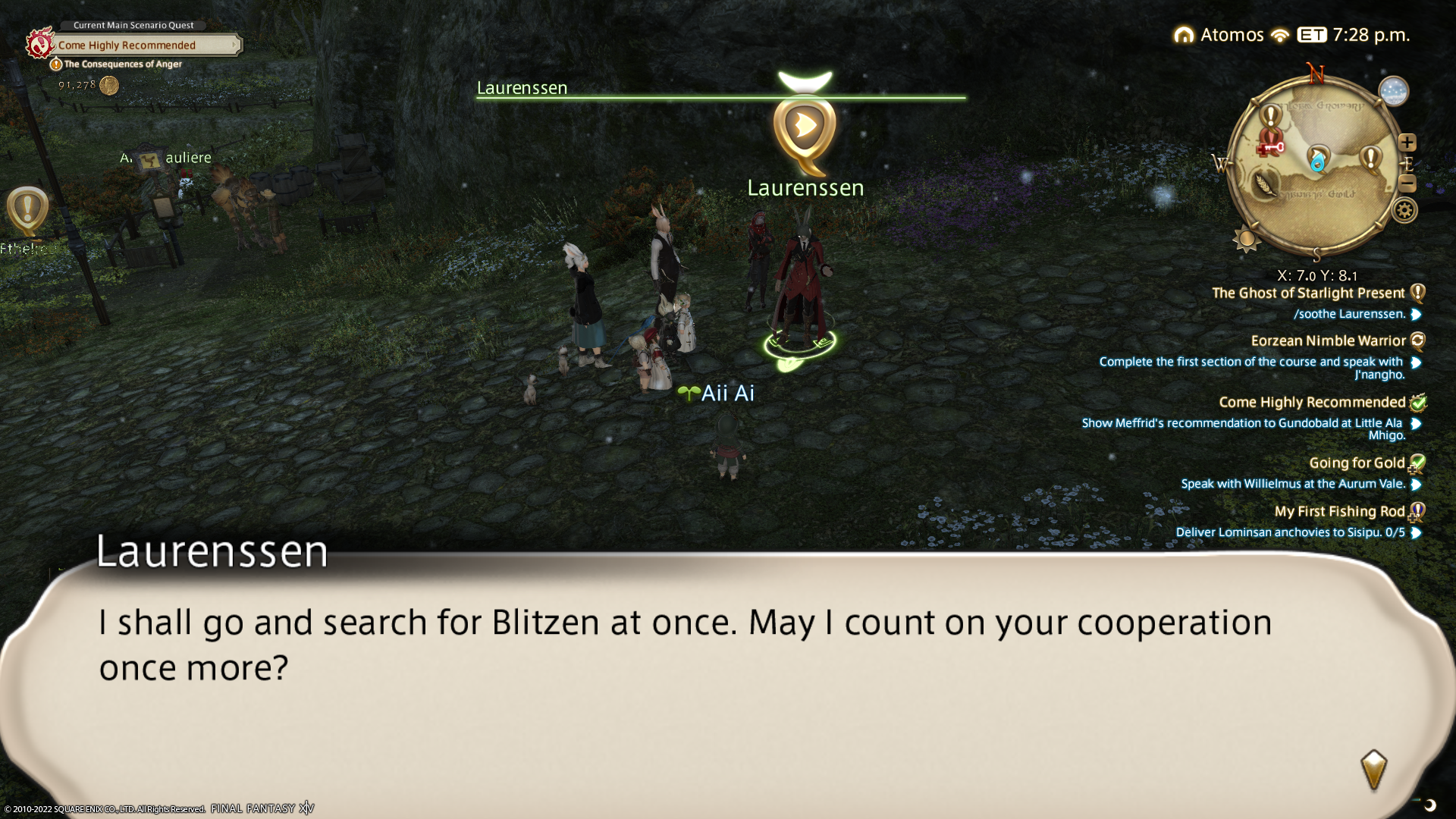This screenshot has width=1456, height=819.
Task: Advance the Laurenssen dialogue with the gold arrow
Action: tap(1373, 770)
